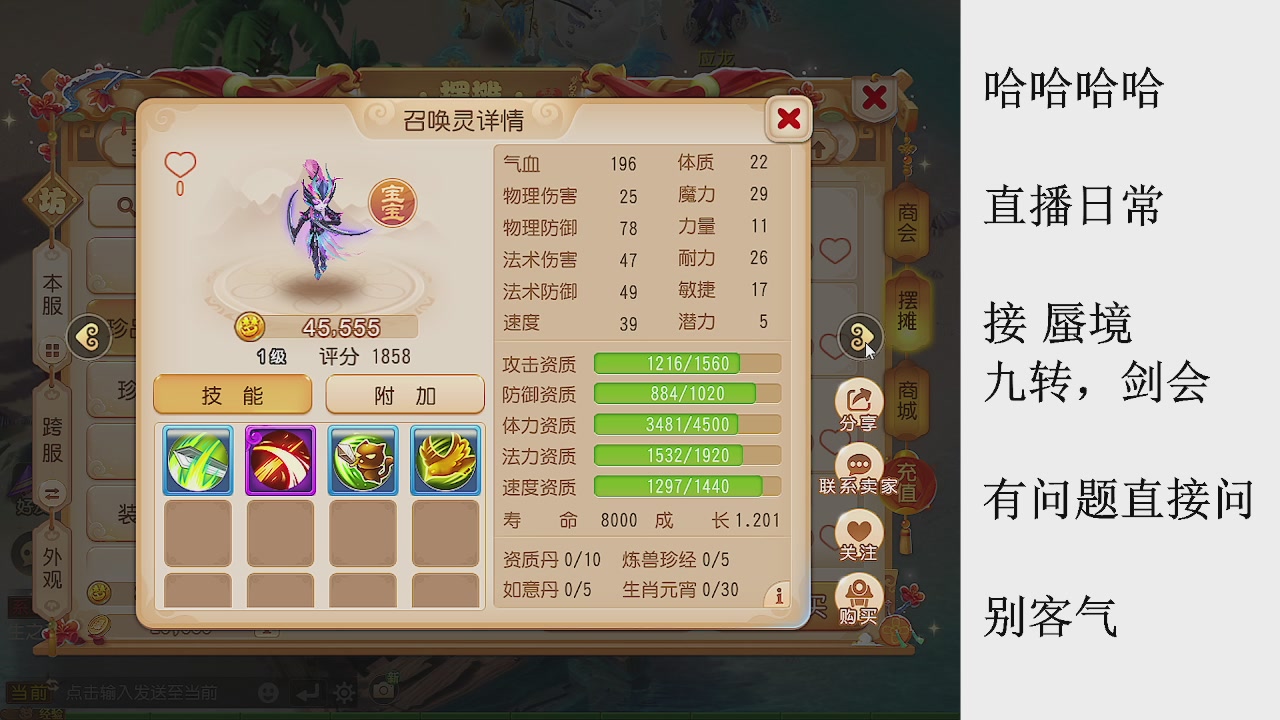Follow the seller using 关注
This screenshot has height=720, width=1280.
pos(857,533)
